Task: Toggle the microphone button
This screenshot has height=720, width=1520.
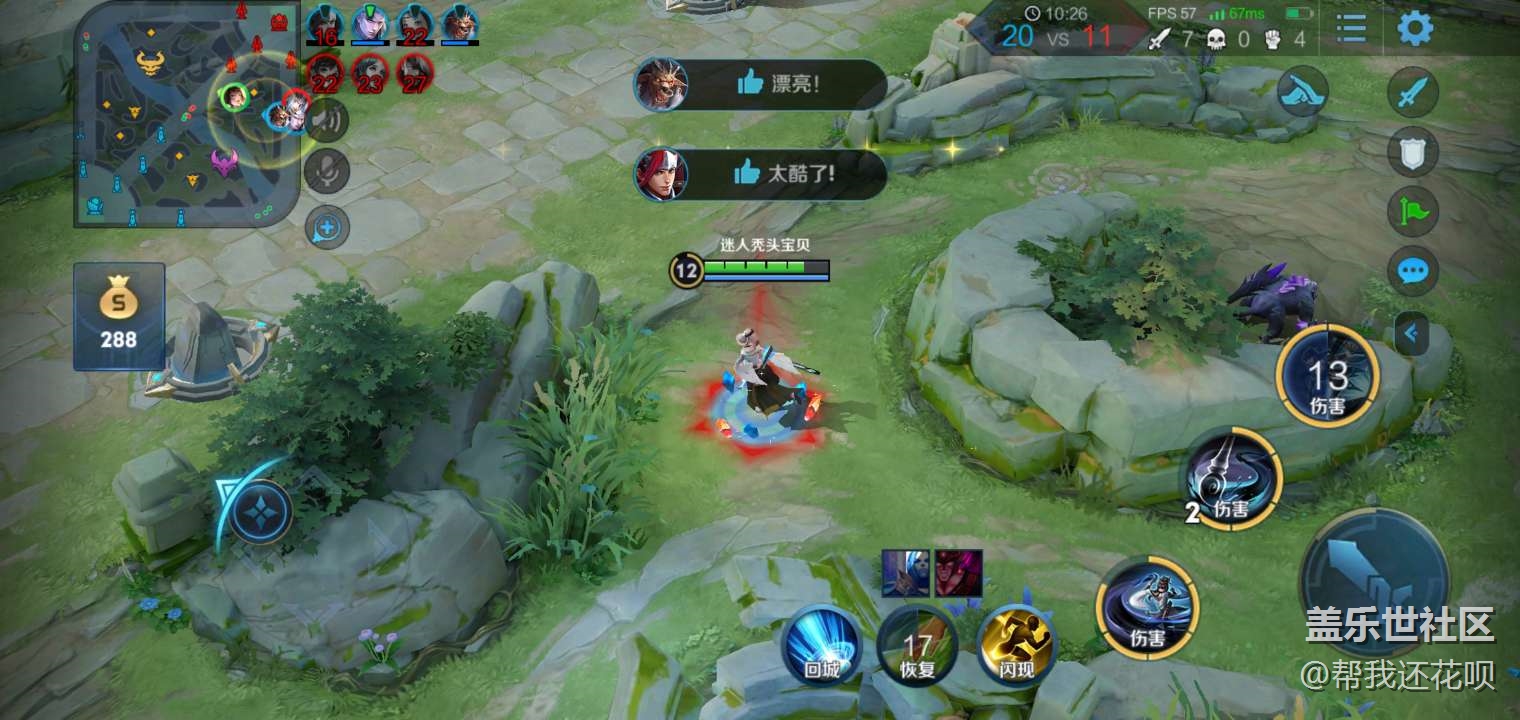Action: point(327,170)
